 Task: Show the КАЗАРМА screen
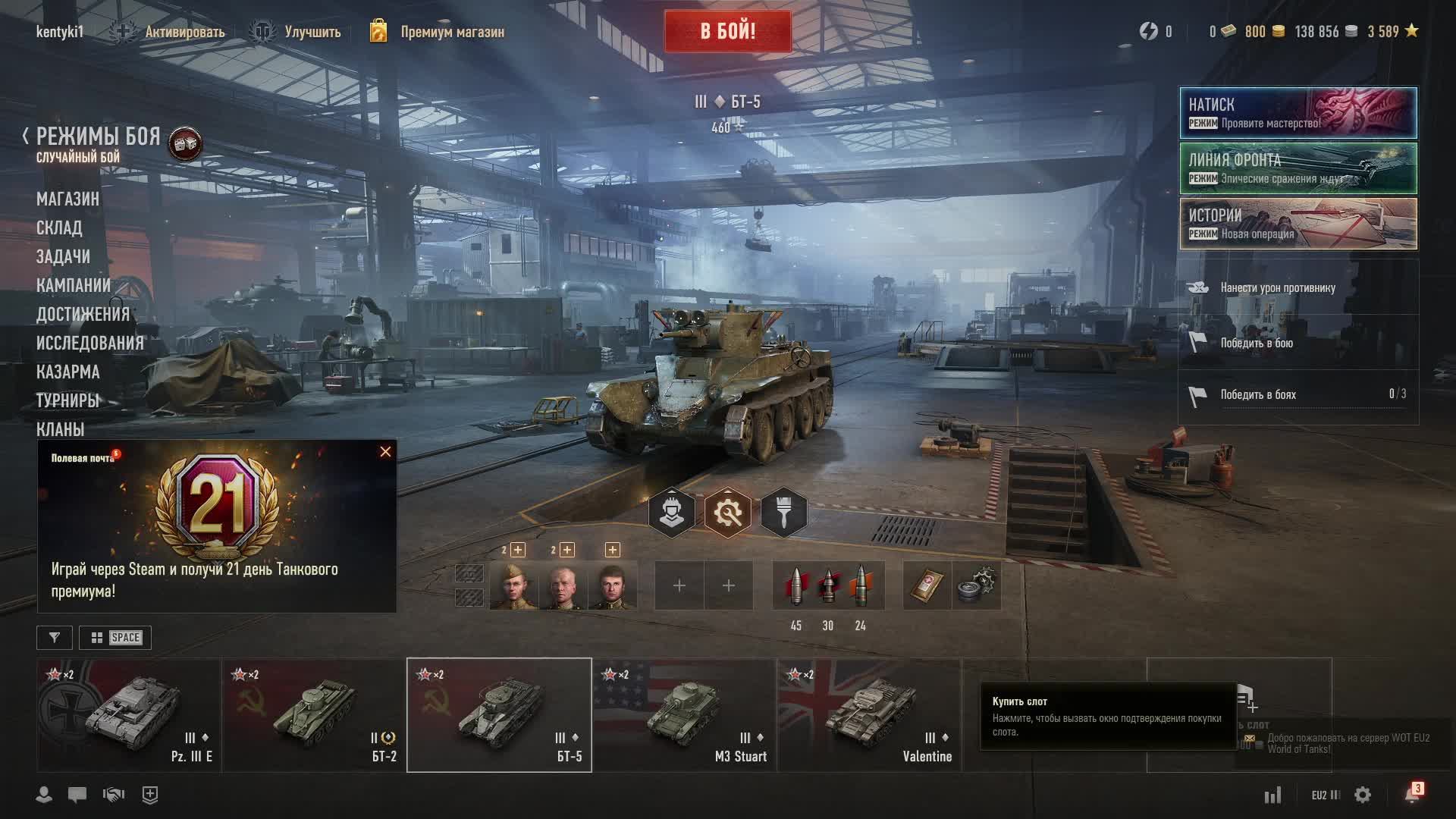pos(67,372)
